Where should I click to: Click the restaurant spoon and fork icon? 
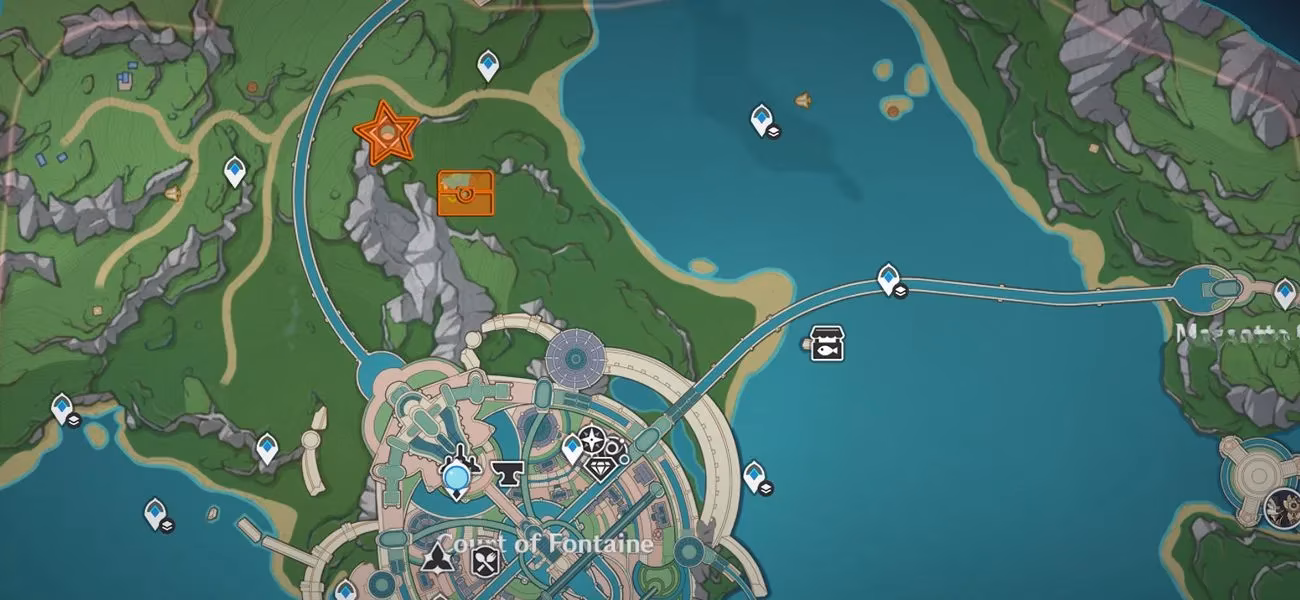point(486,560)
